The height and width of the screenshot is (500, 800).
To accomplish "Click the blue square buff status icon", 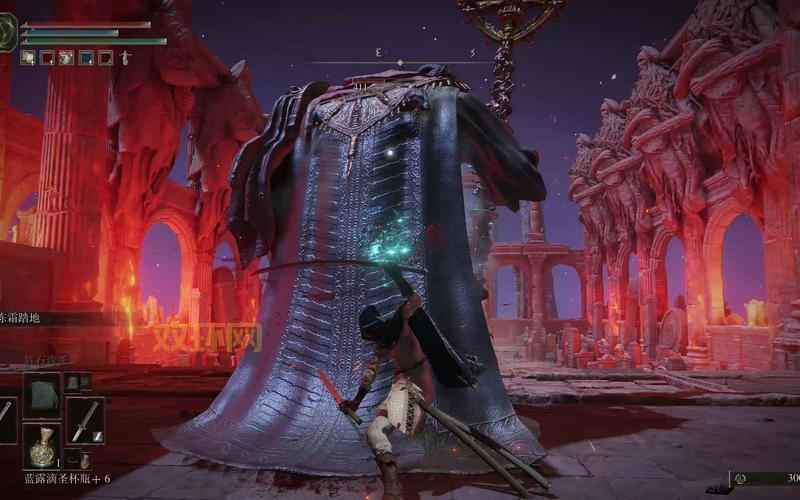I will tap(86, 58).
